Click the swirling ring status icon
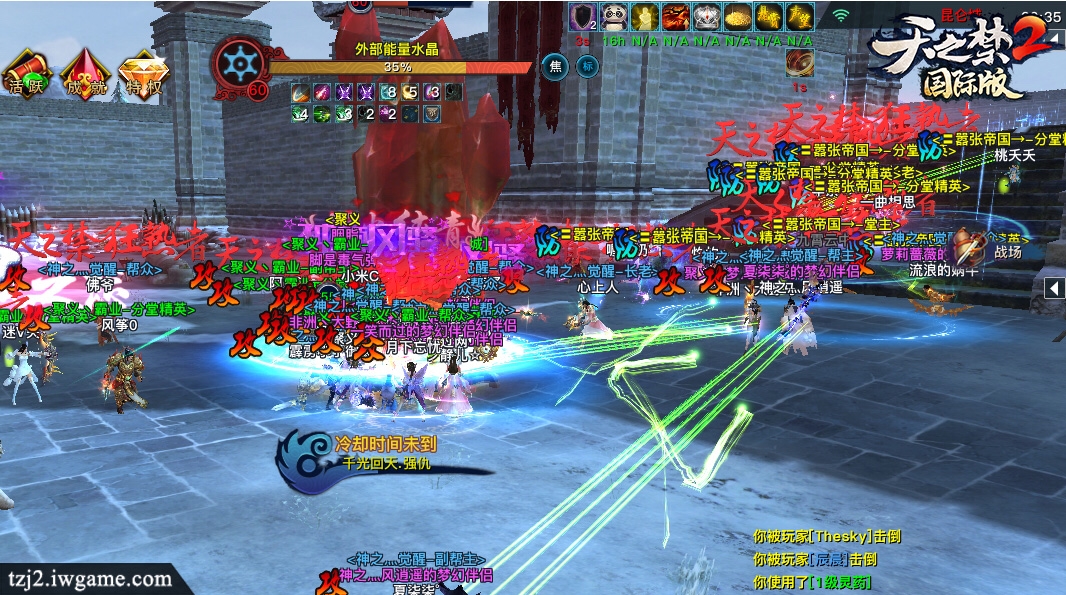 pos(799,63)
